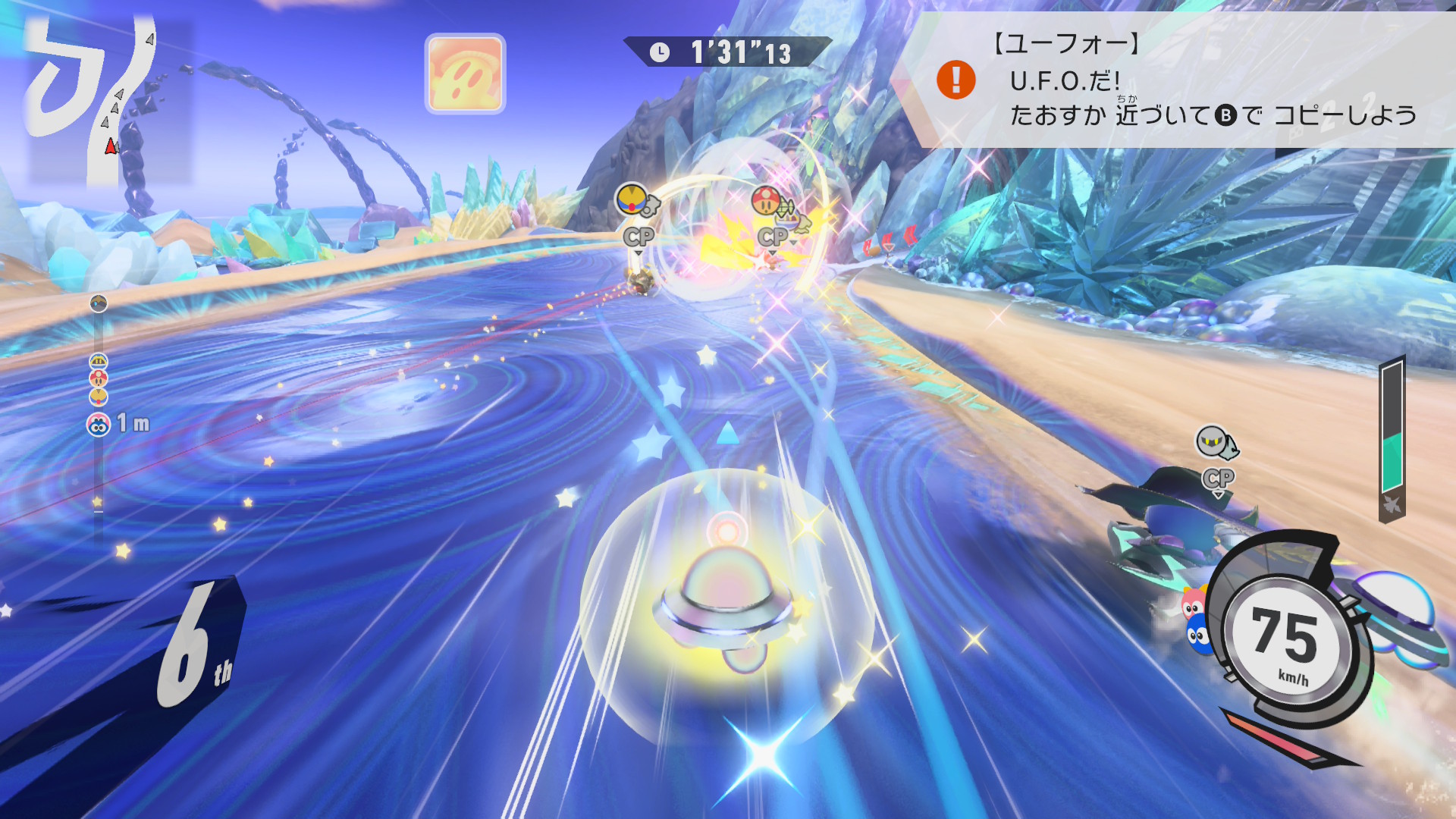Click the orange exclamation alert icon
Image resolution: width=1456 pixels, height=819 pixels.
click(x=955, y=80)
